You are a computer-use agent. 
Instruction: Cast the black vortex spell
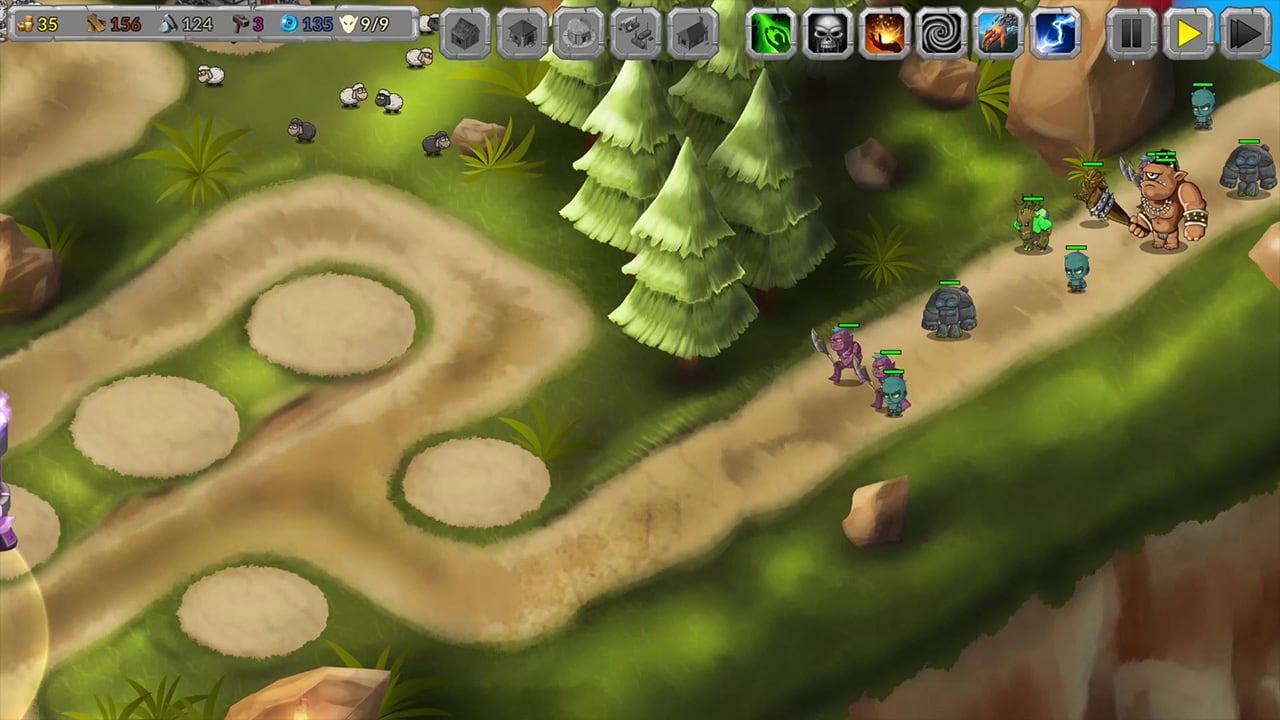942,33
